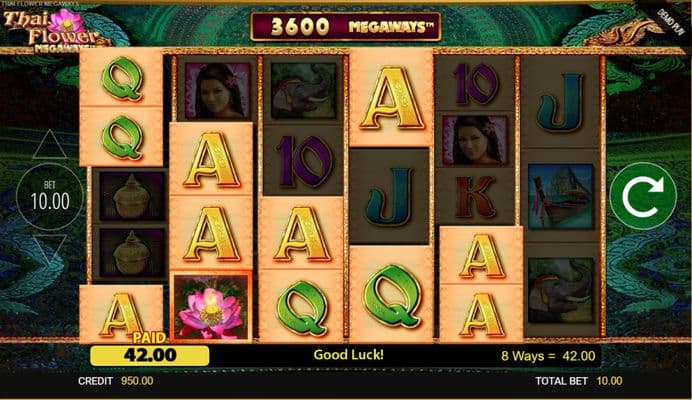The height and width of the screenshot is (400, 692).
Task: Decrease the bet with the down arrow
Action: 50,250
